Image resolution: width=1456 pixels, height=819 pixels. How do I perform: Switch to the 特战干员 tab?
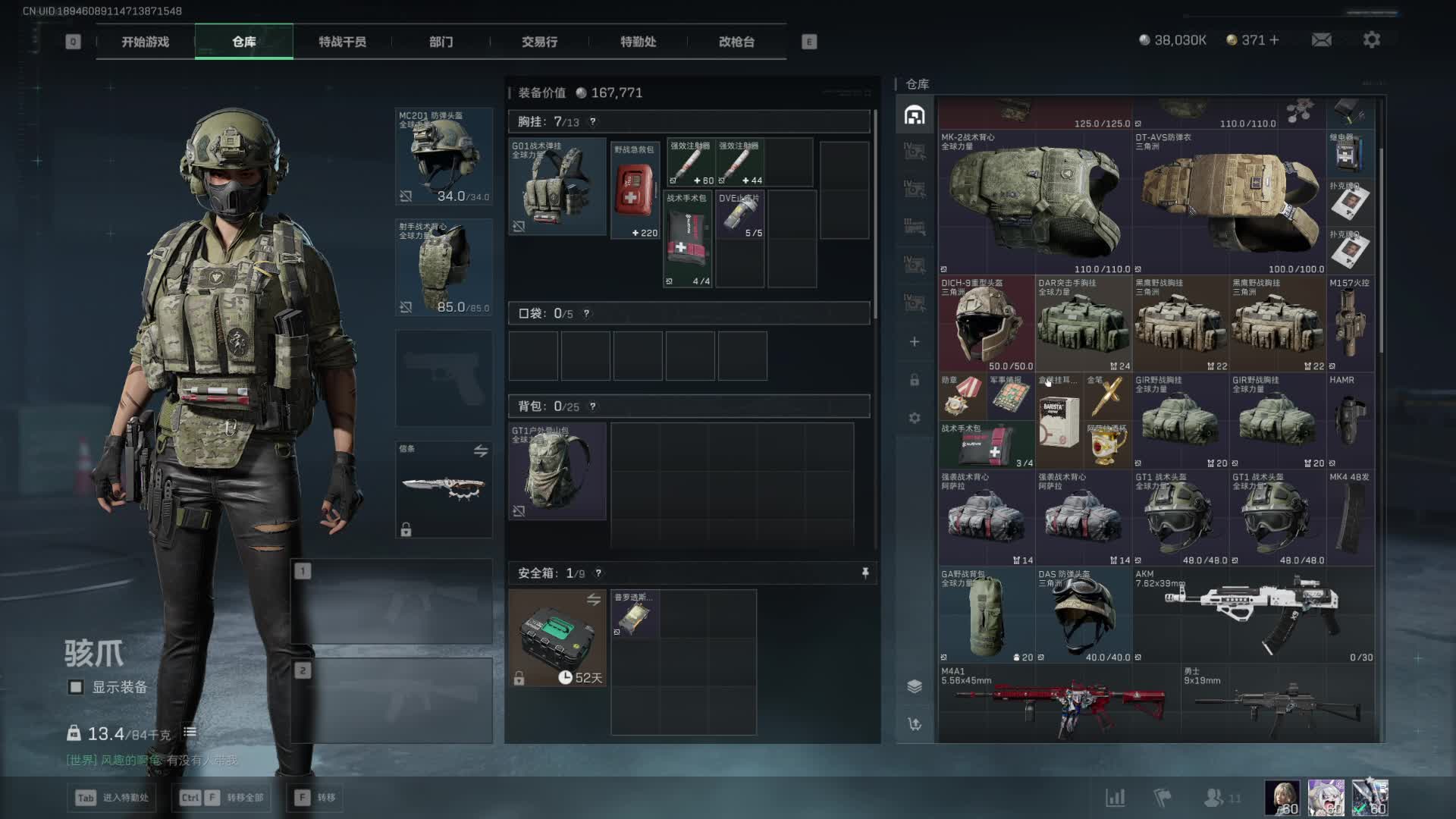click(342, 42)
